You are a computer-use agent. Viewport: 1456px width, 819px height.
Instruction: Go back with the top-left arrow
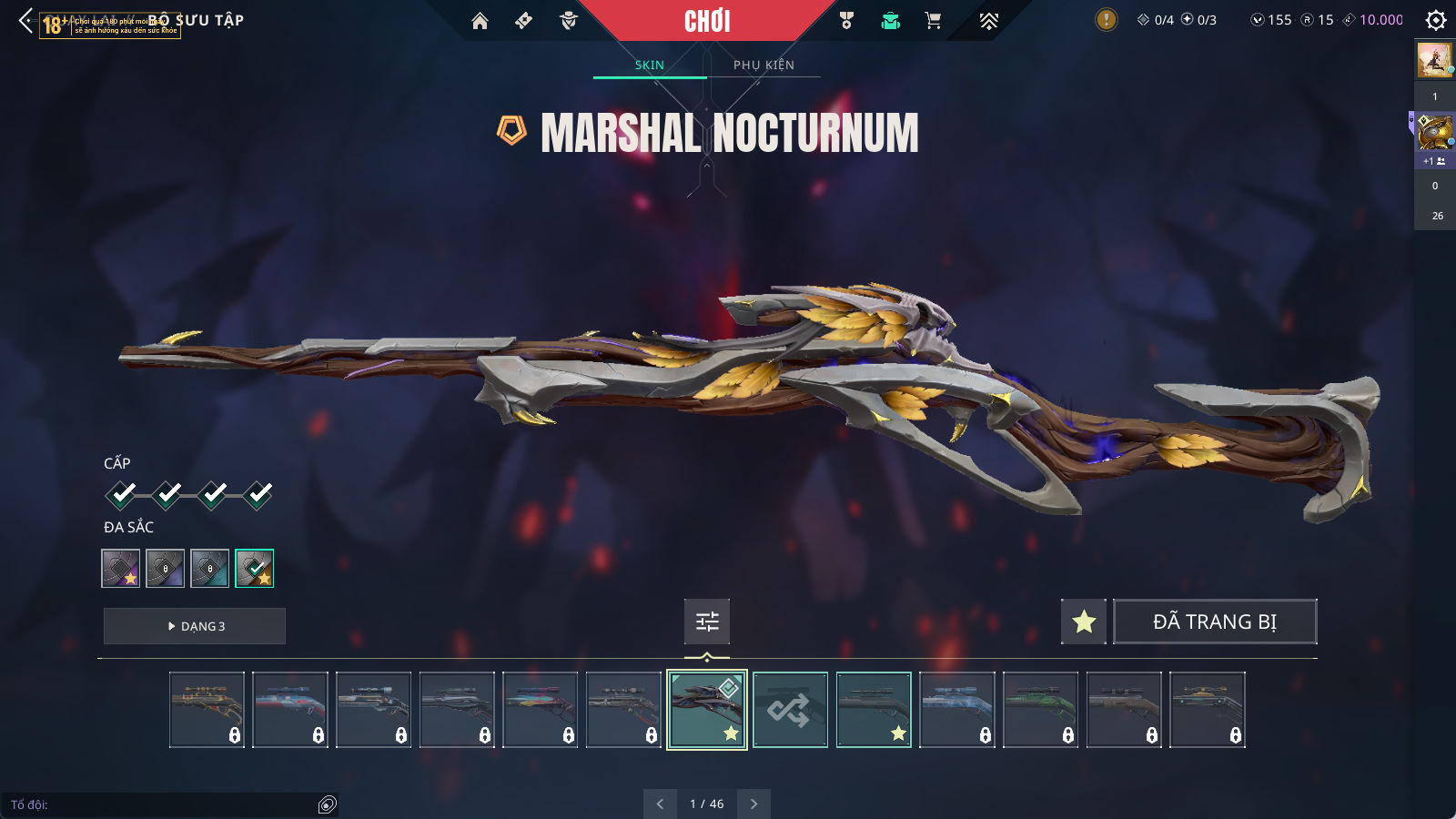[x=25, y=20]
